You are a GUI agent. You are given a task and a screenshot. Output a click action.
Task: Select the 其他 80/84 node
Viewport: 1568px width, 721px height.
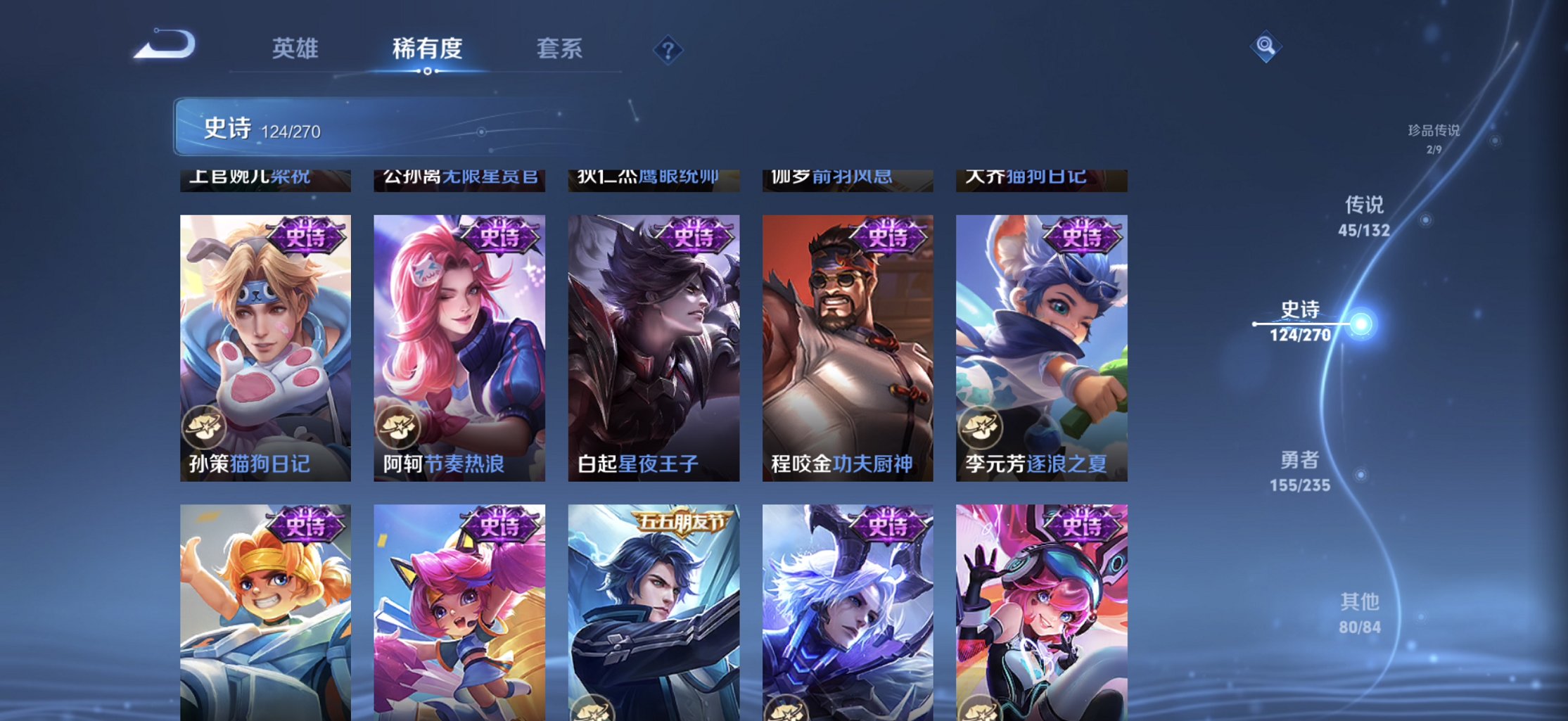coord(1360,611)
